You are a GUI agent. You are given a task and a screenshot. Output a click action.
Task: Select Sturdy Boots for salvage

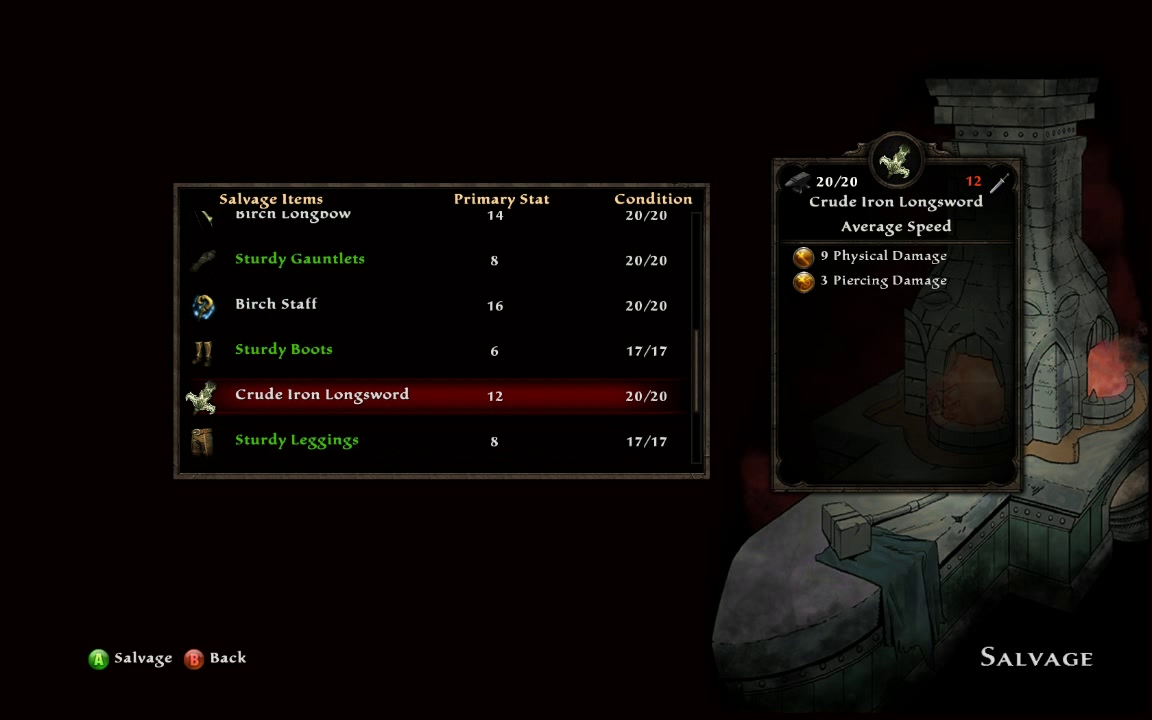point(284,350)
